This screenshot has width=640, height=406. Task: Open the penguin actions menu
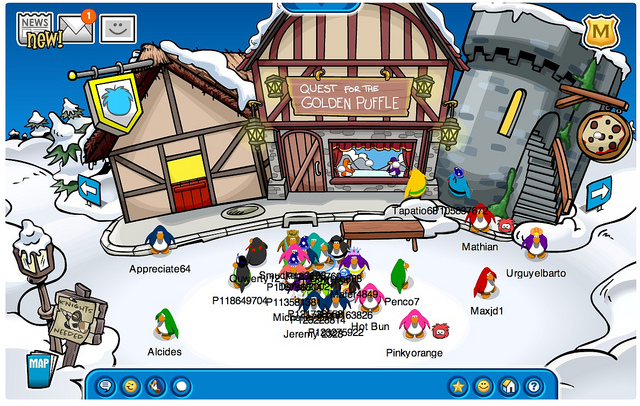pyautogui.click(x=155, y=385)
